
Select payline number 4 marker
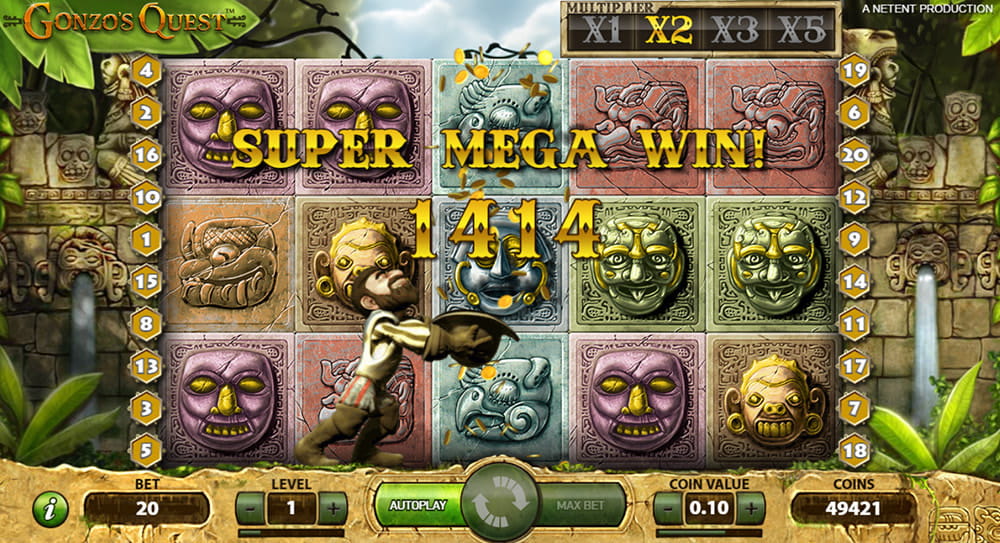click(x=146, y=70)
